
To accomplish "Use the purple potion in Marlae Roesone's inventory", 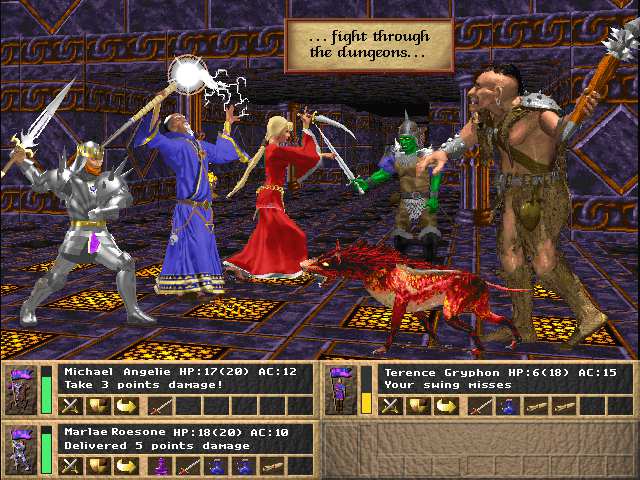I will click(x=160, y=465).
